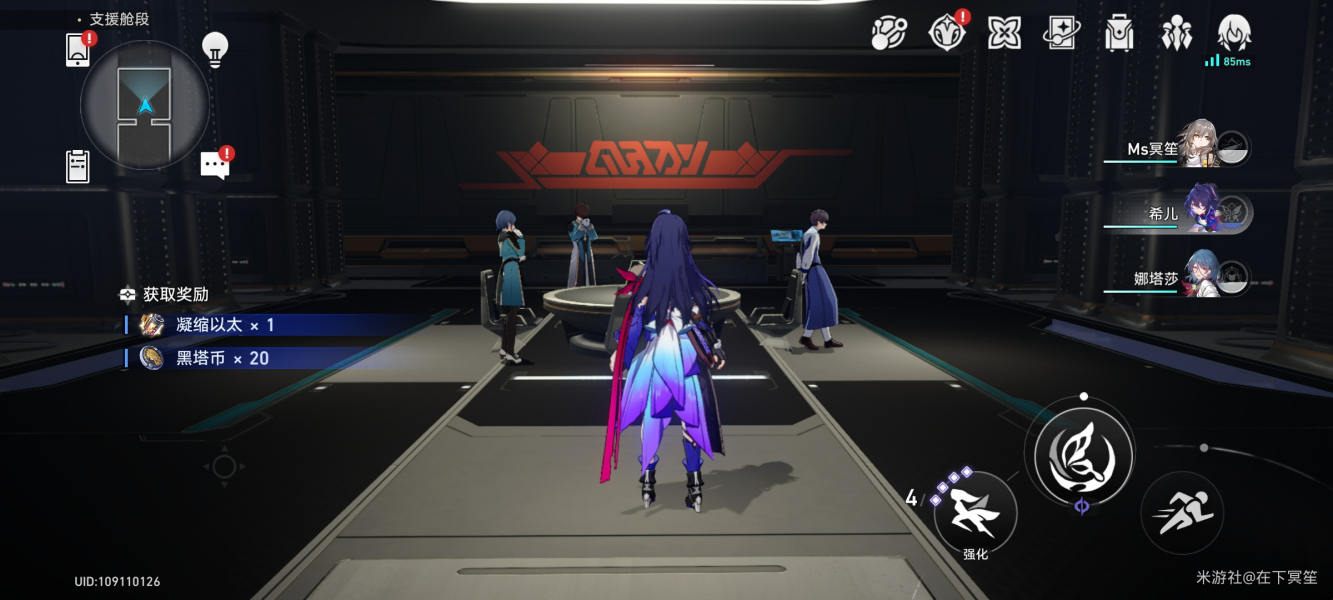This screenshot has width=1333, height=600.
Task: Open the four-pointed star Warp icon
Action: click(1004, 34)
